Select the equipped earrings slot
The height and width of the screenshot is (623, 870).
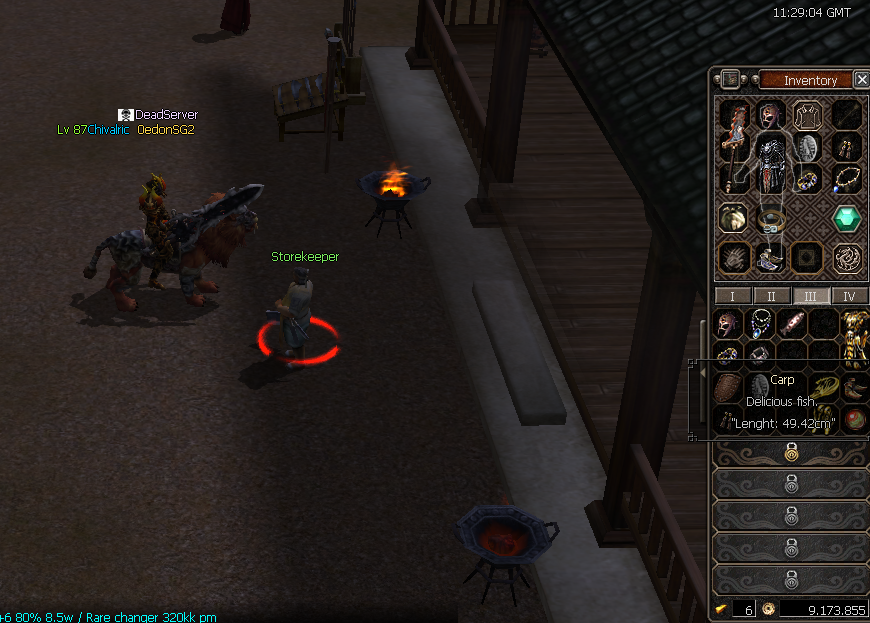pos(847,148)
